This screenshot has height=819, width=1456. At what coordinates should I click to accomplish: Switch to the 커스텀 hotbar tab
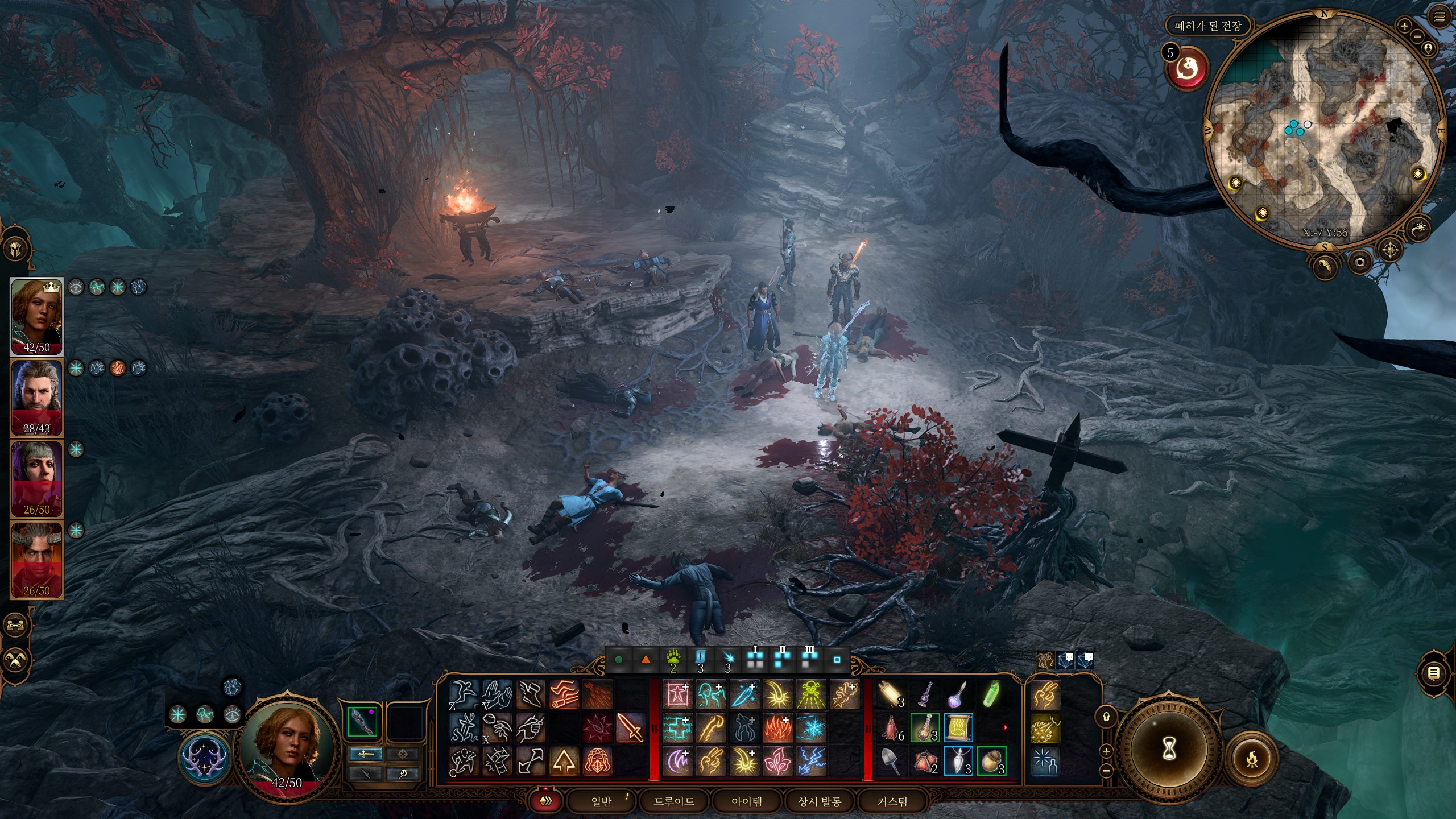(892, 801)
